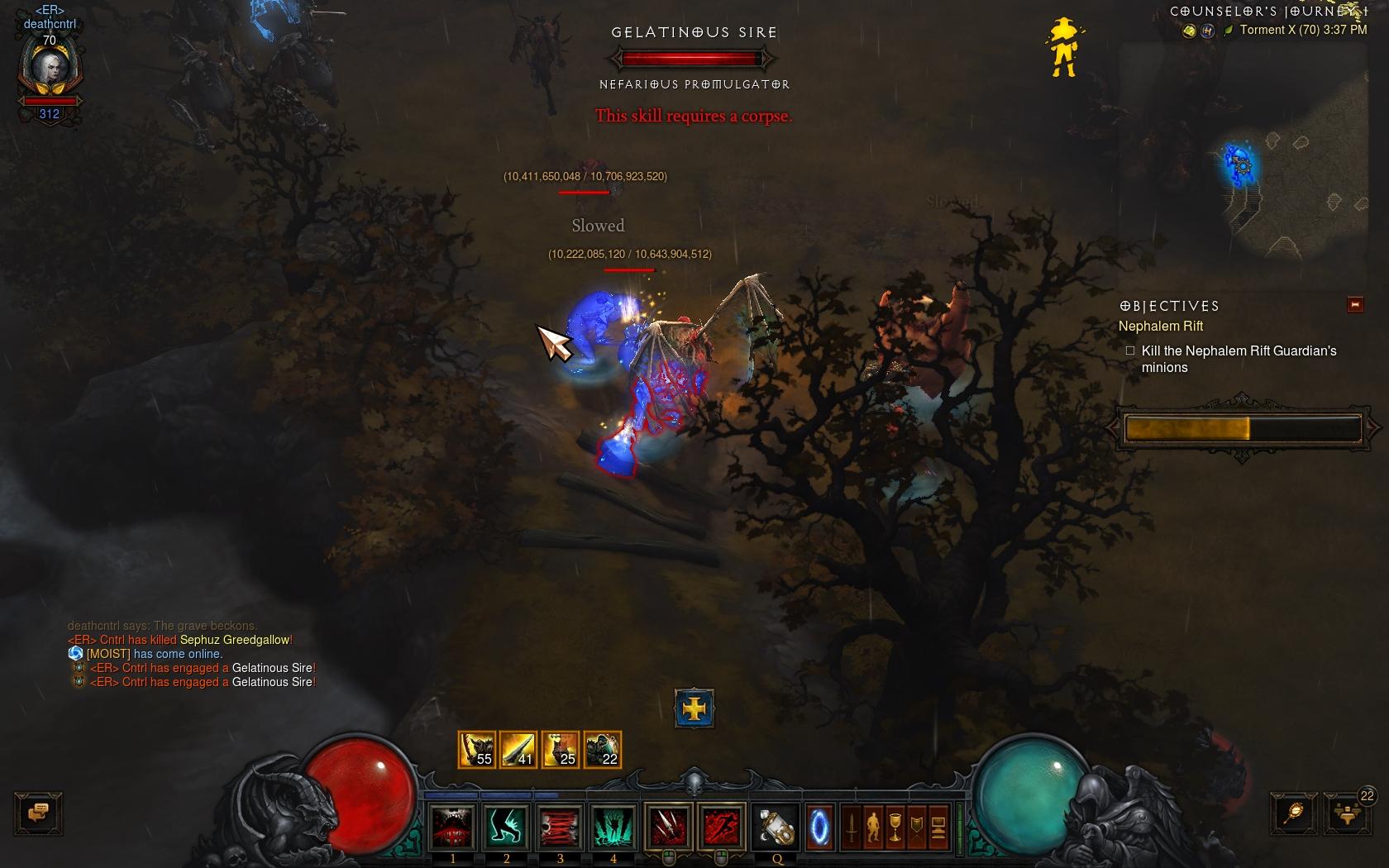This screenshot has height=868, width=1389.
Task: Open the friends list social button
Action: click(x=1346, y=813)
